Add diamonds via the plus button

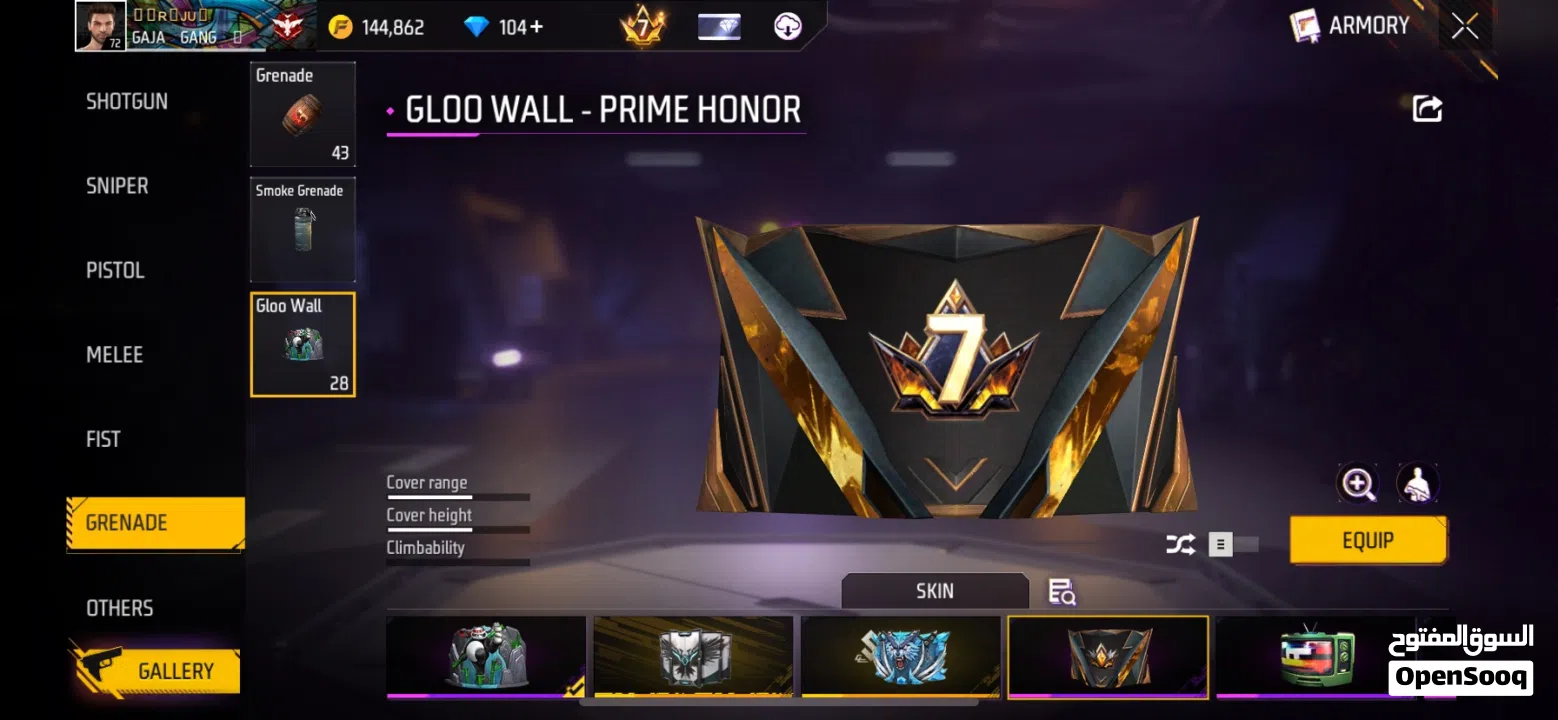537,27
